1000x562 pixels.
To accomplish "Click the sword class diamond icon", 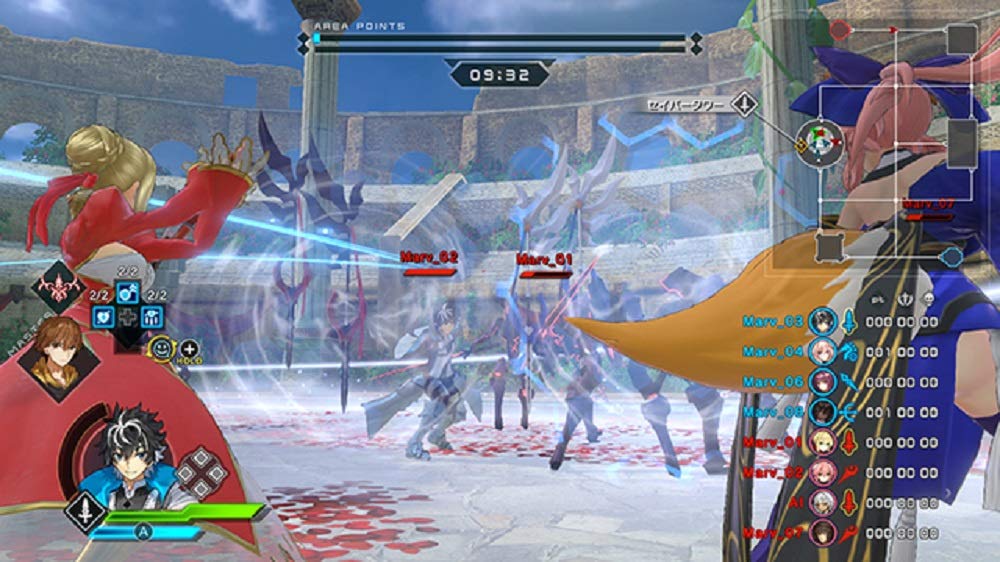I will click(x=84, y=510).
